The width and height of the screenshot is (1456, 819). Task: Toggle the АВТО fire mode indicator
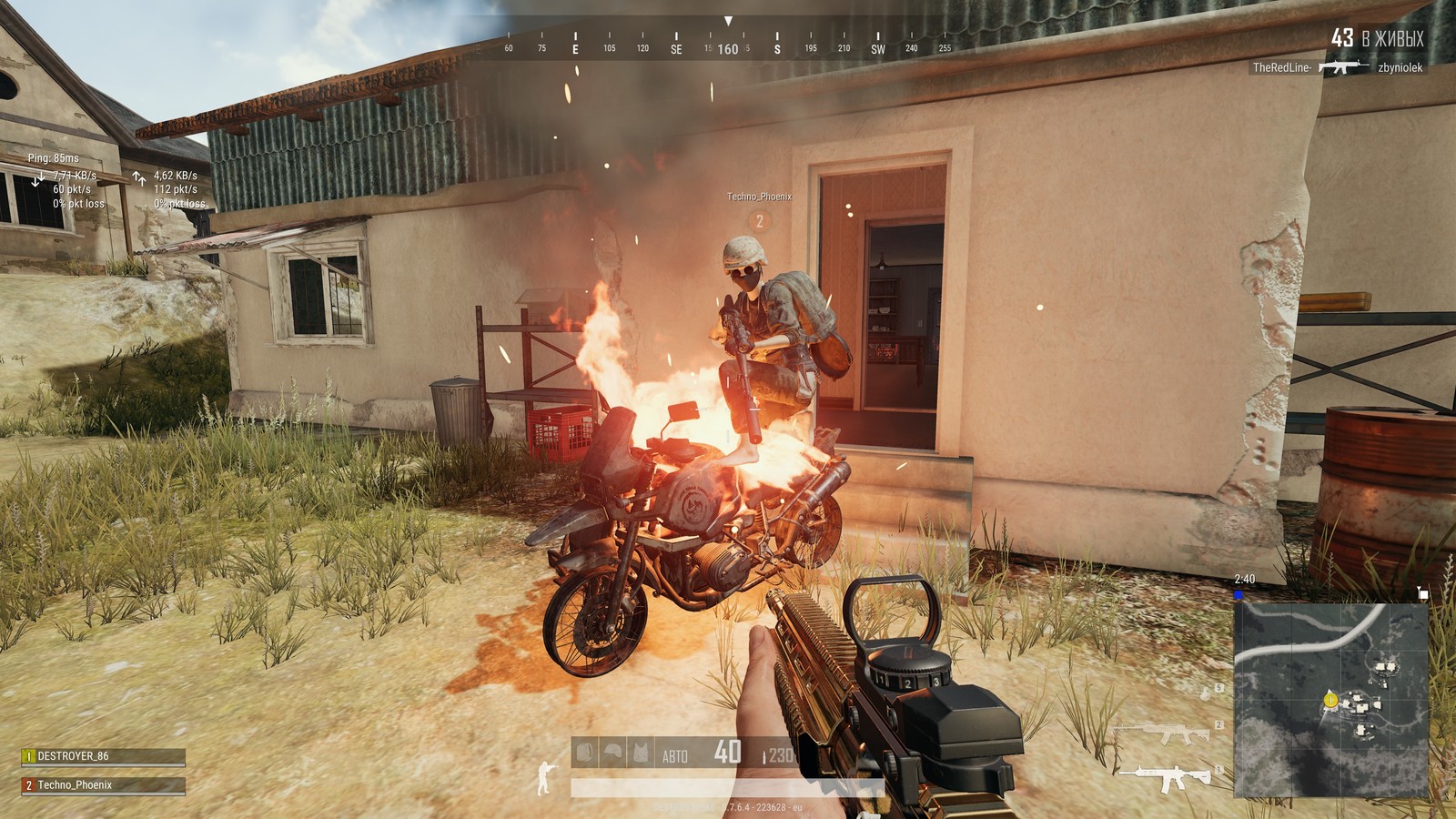[x=675, y=755]
